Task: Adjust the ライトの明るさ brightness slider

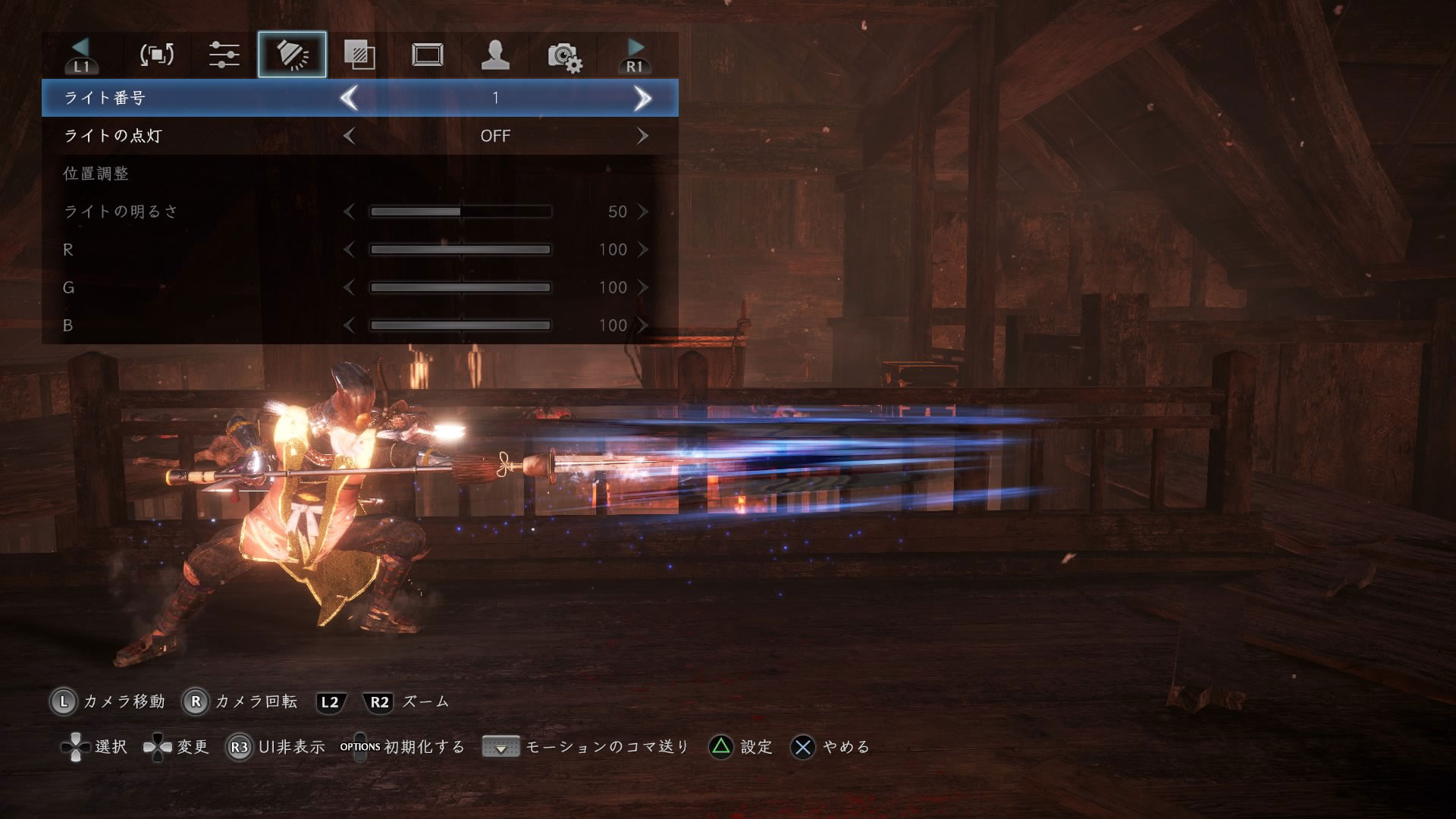Action: coord(460,212)
